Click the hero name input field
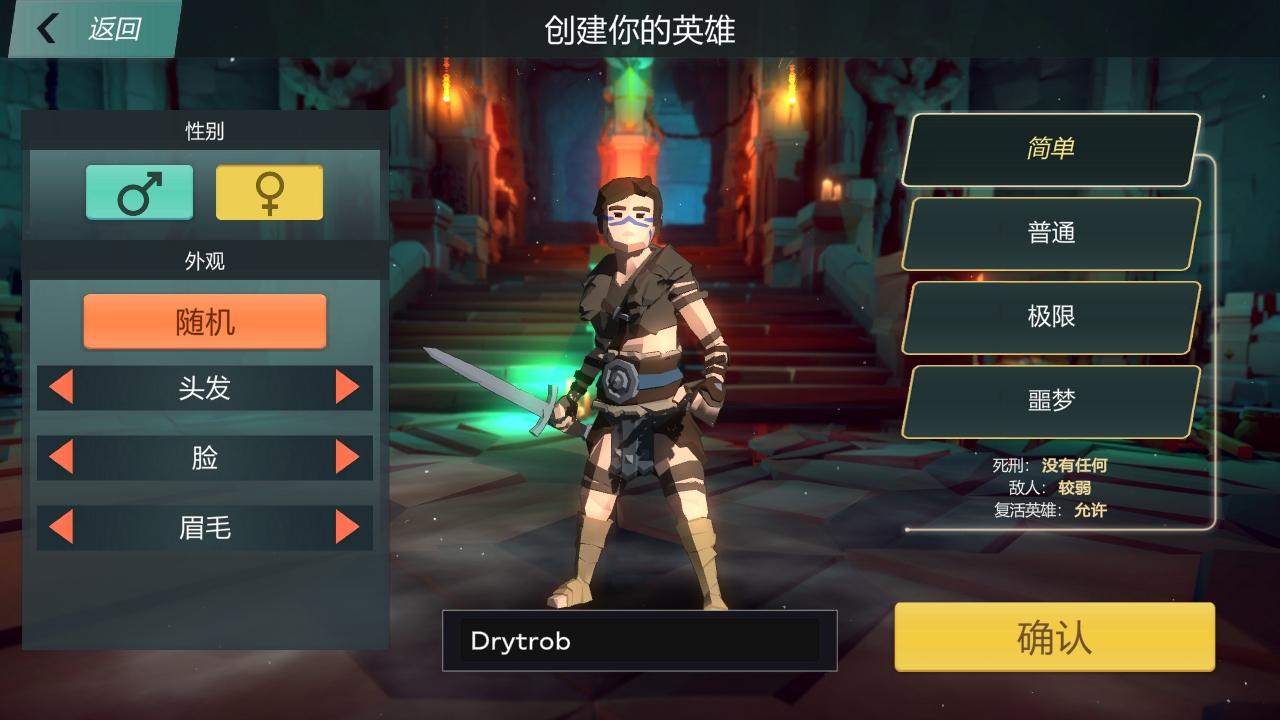This screenshot has height=720, width=1280. pyautogui.click(x=638, y=641)
